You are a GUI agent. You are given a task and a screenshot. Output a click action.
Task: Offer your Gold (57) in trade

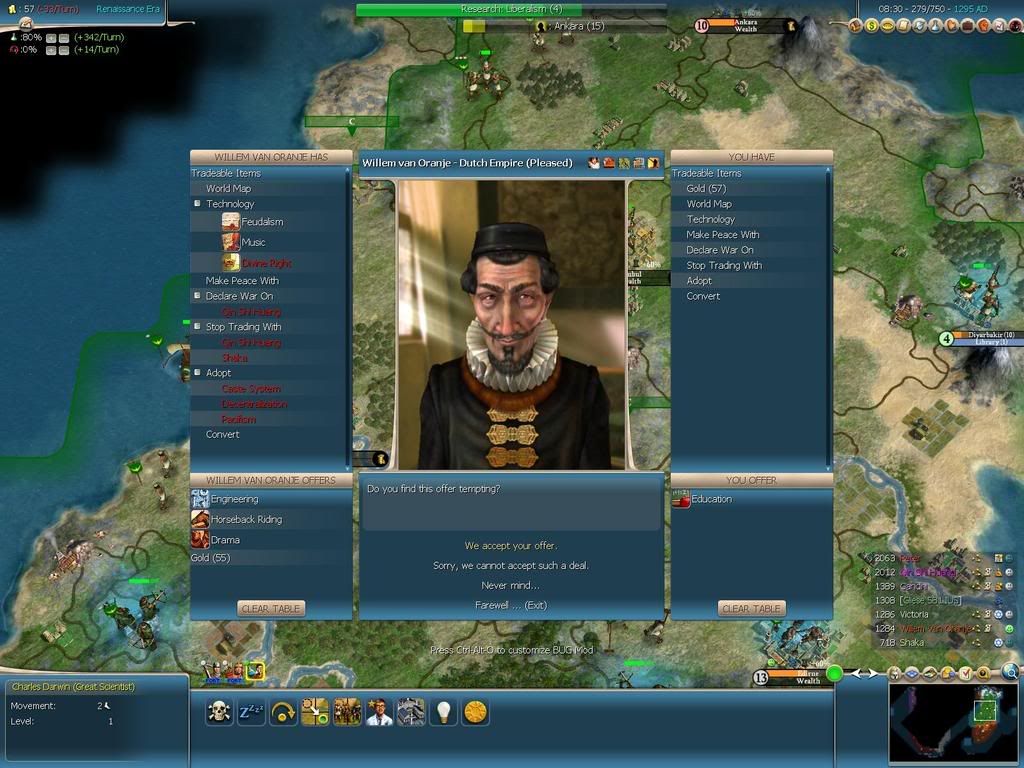tap(706, 188)
